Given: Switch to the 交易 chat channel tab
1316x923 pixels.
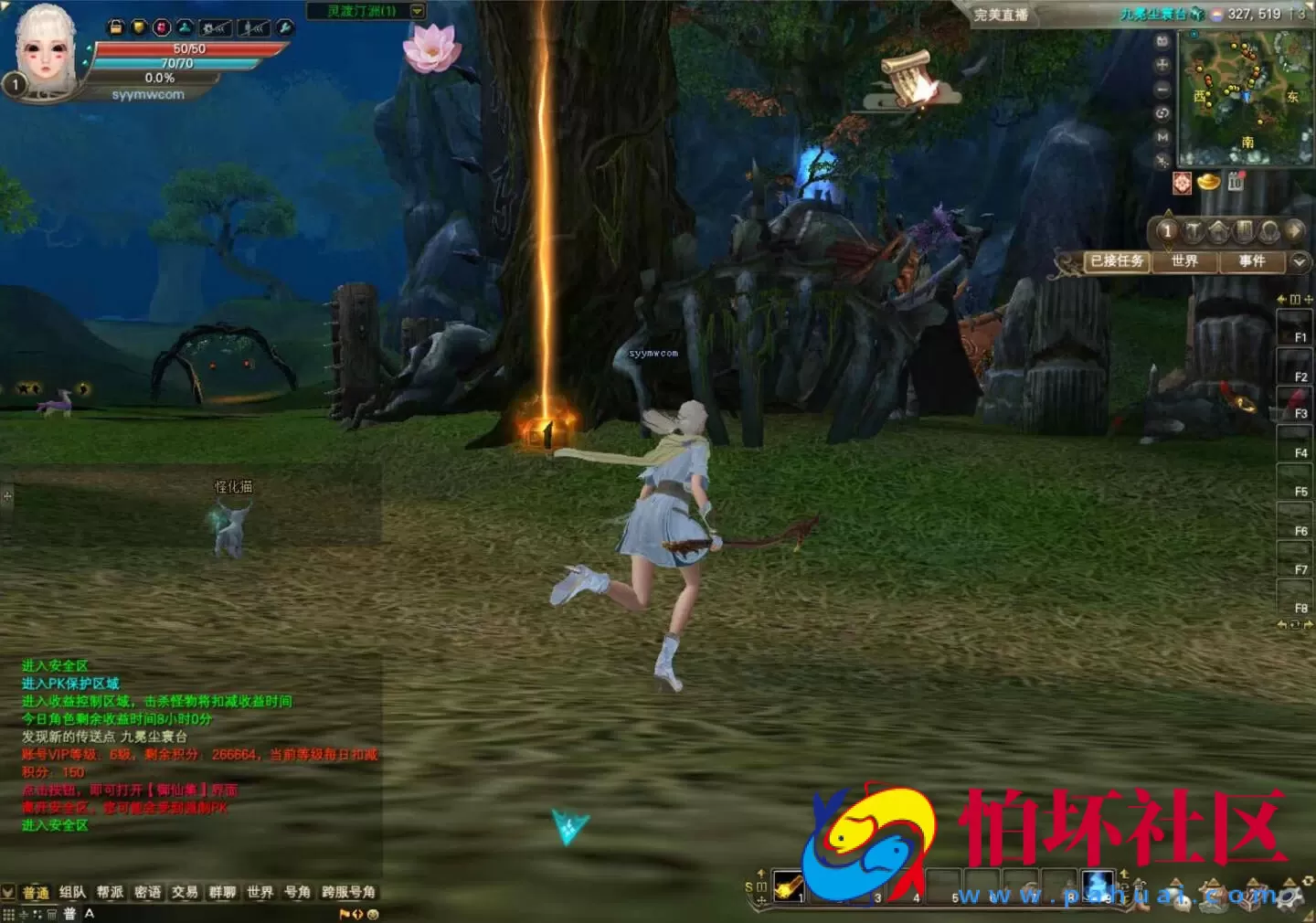Looking at the screenshot, I should (185, 892).
